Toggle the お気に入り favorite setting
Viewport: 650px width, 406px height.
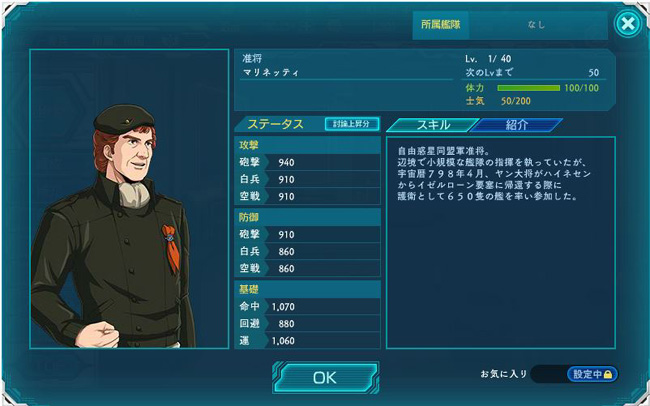click(593, 374)
